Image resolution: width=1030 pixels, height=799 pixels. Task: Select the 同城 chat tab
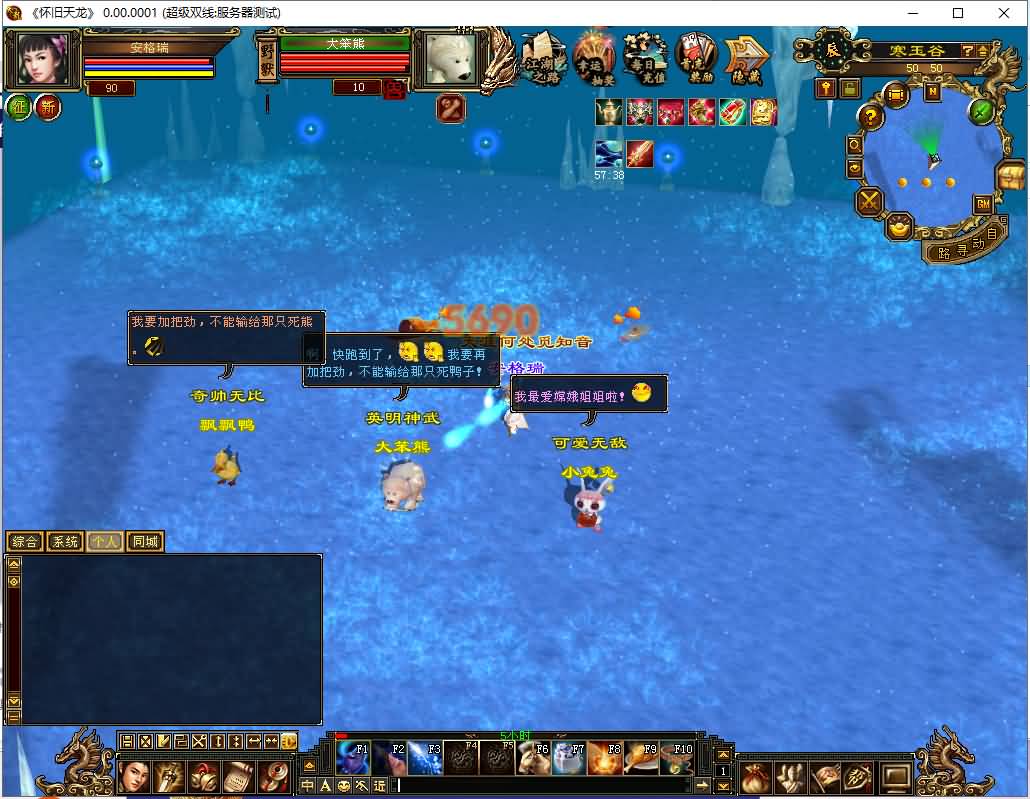pos(145,542)
